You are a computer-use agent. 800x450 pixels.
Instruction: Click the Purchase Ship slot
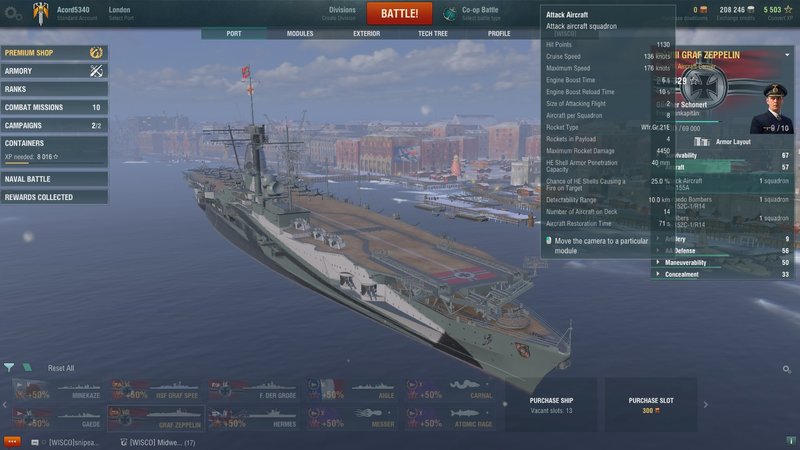pos(551,404)
